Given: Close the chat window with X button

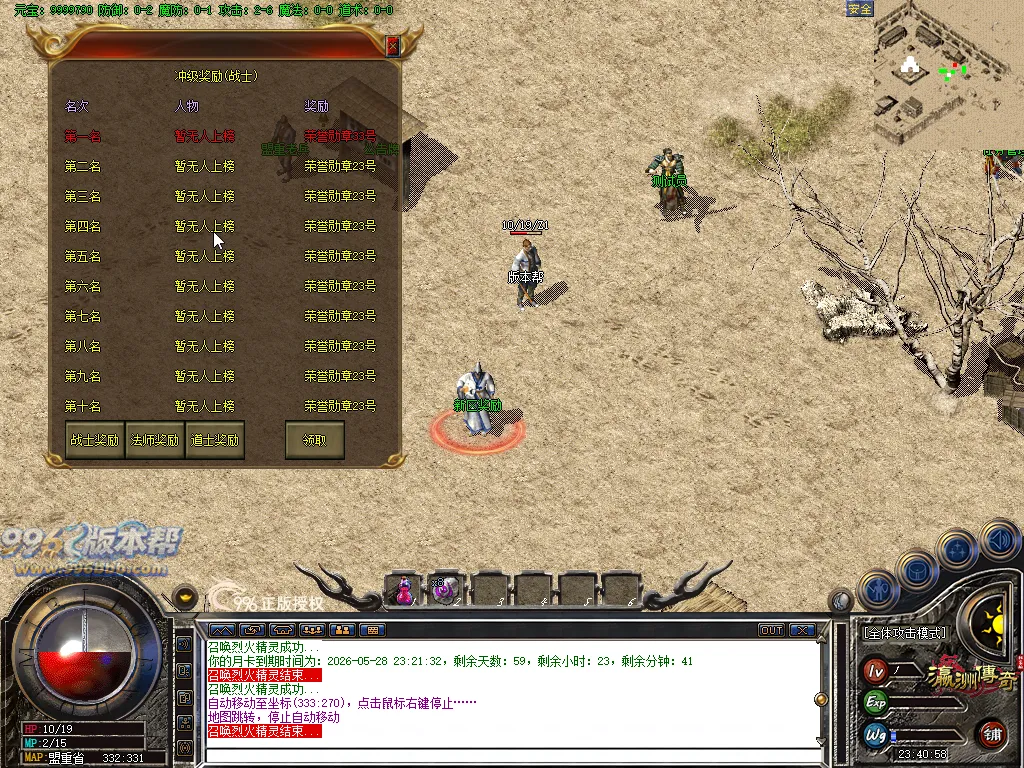Looking at the screenshot, I should coord(802,630).
